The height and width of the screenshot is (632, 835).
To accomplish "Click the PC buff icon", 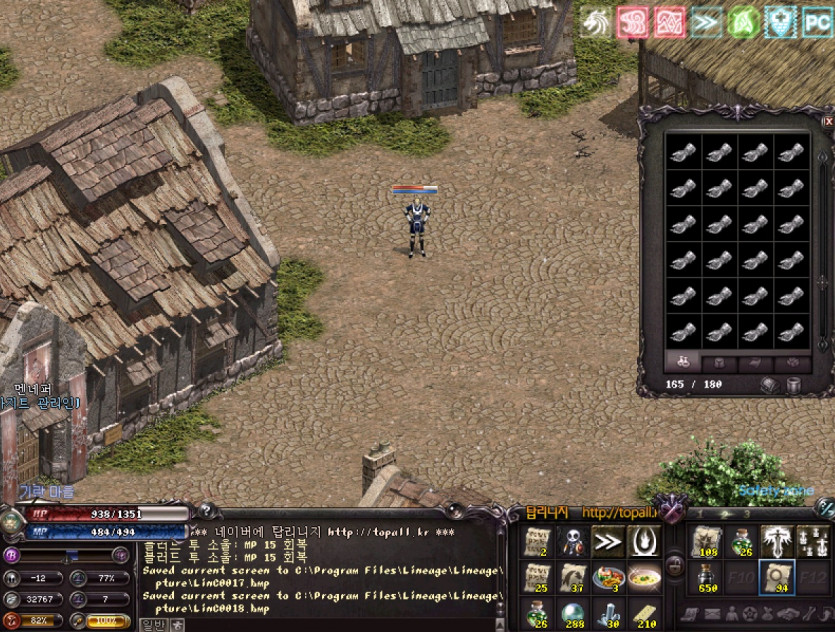I will pos(818,22).
